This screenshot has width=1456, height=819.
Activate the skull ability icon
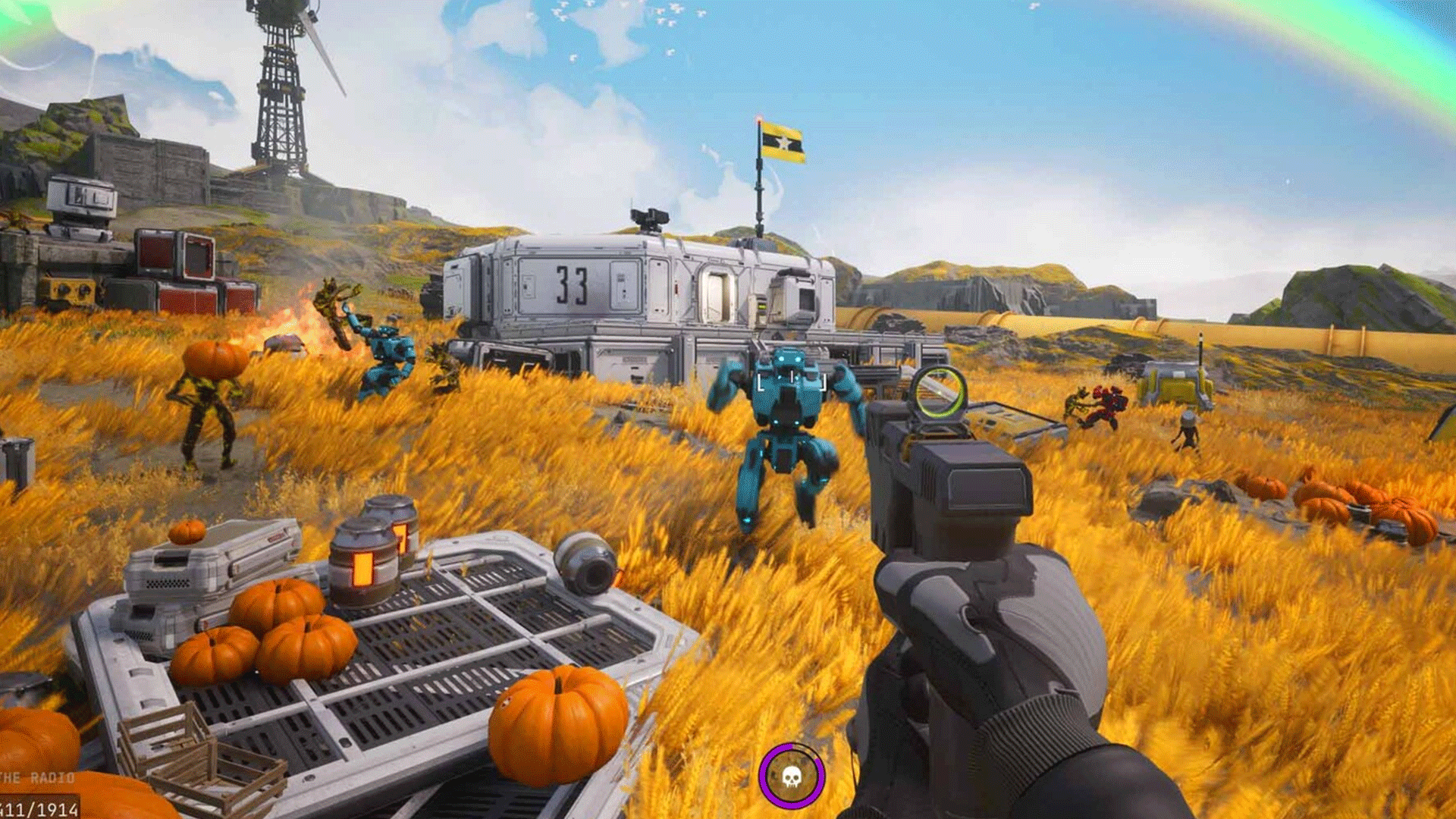pos(791,776)
